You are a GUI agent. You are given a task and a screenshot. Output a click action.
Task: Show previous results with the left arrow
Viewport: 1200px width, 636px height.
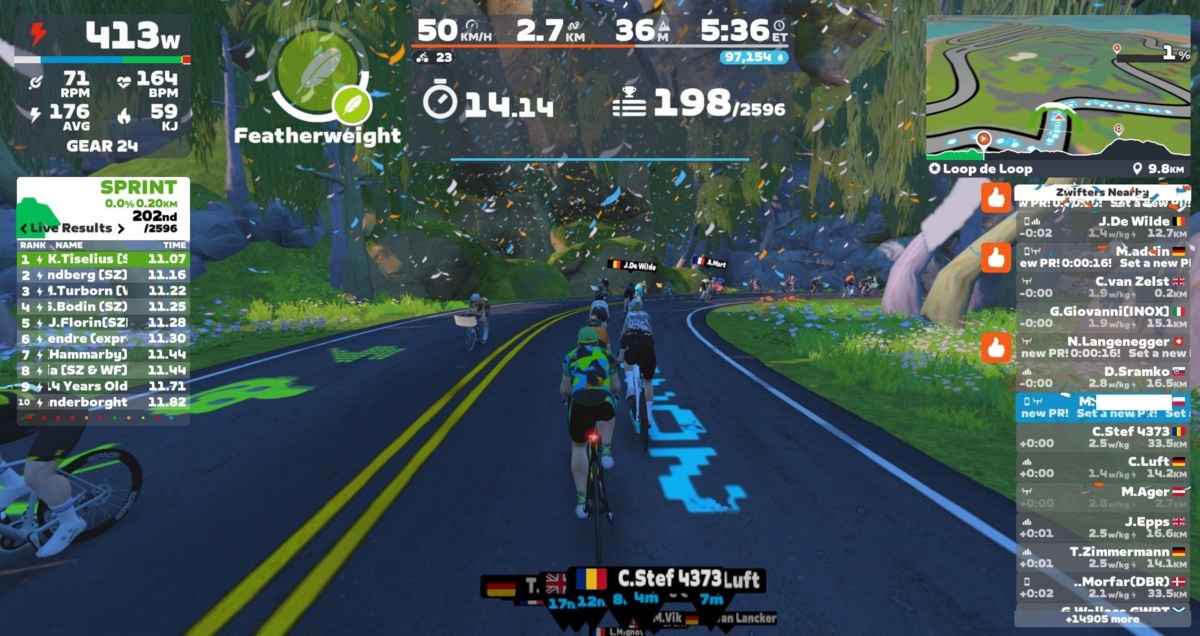[x=24, y=228]
